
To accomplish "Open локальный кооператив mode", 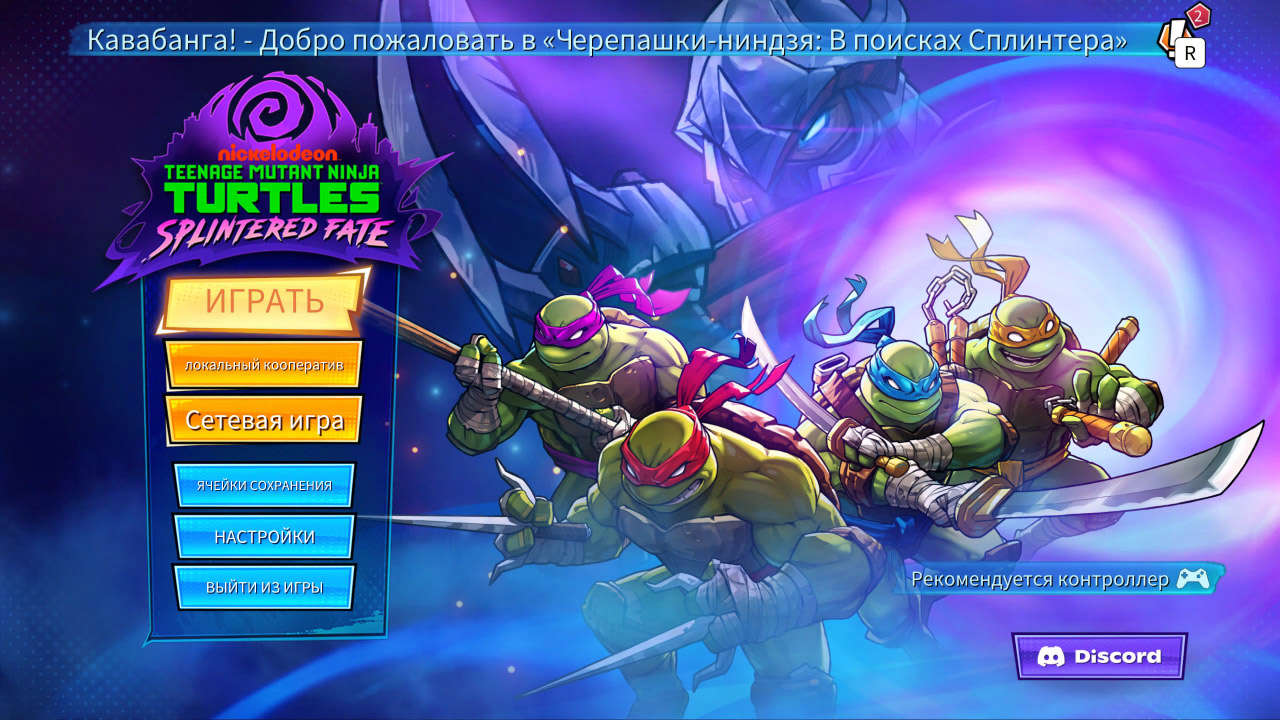I will pos(263,366).
